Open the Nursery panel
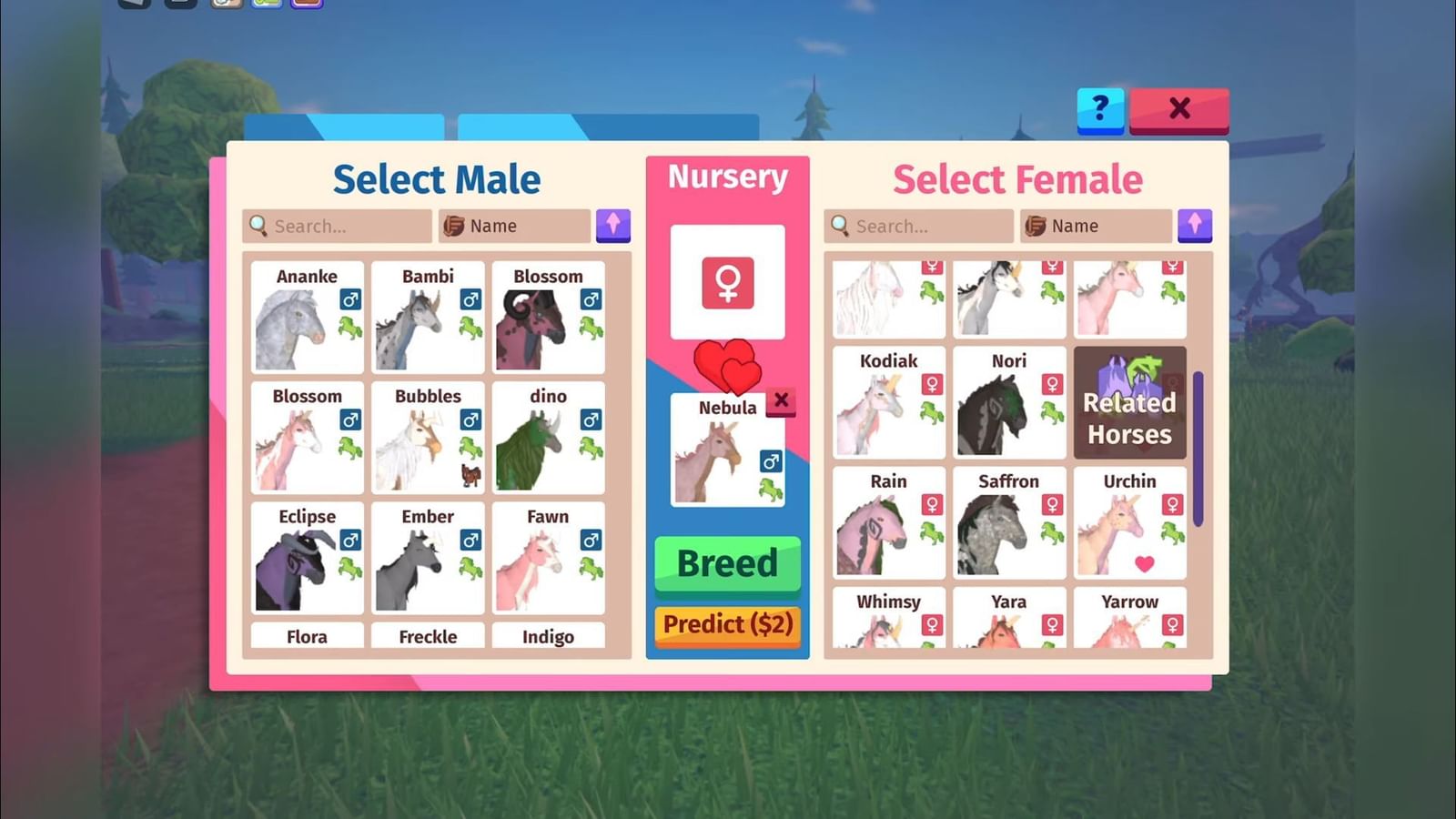This screenshot has width=1456, height=819. (x=726, y=176)
